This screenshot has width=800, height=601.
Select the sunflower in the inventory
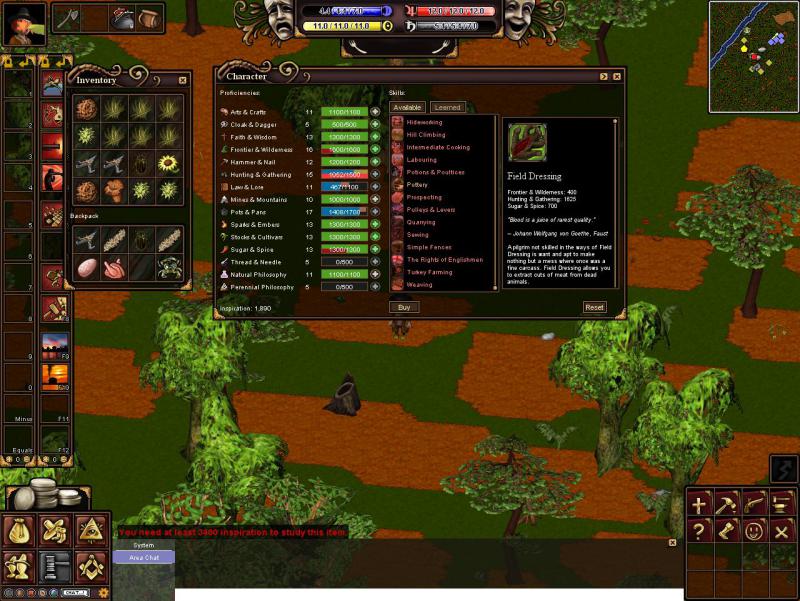point(168,163)
